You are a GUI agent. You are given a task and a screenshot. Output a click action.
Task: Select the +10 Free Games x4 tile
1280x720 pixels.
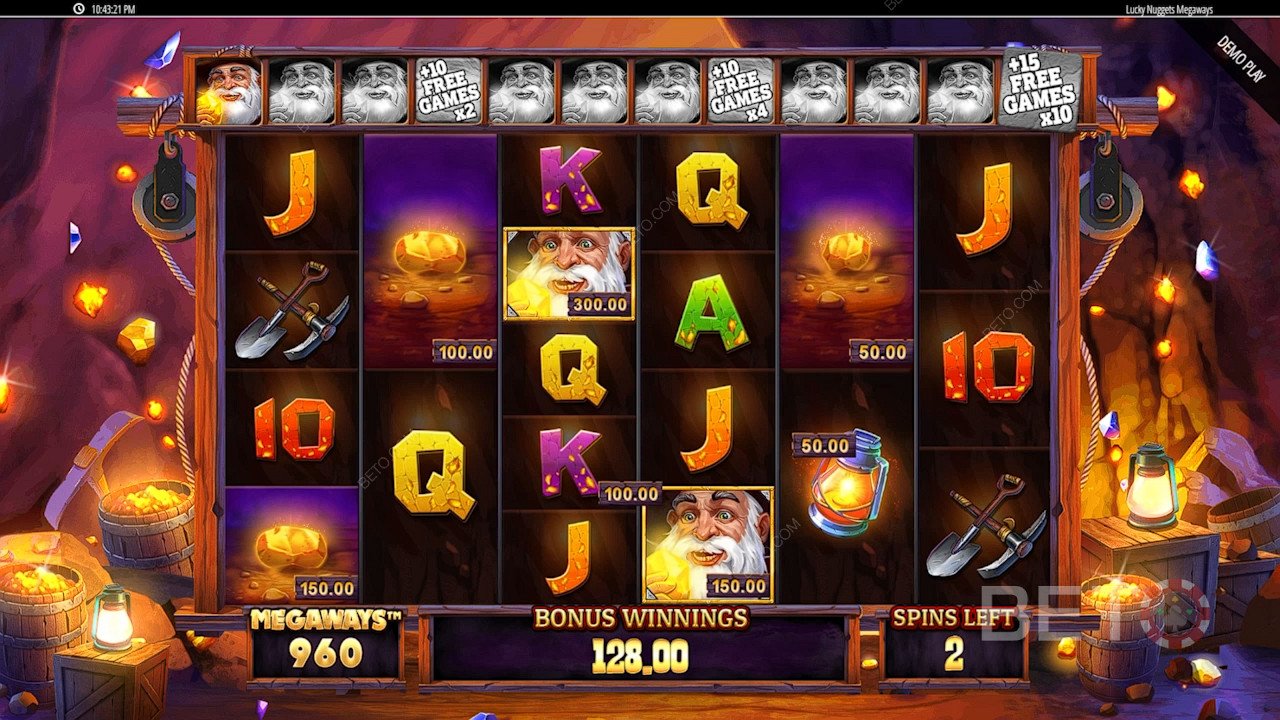(x=741, y=91)
